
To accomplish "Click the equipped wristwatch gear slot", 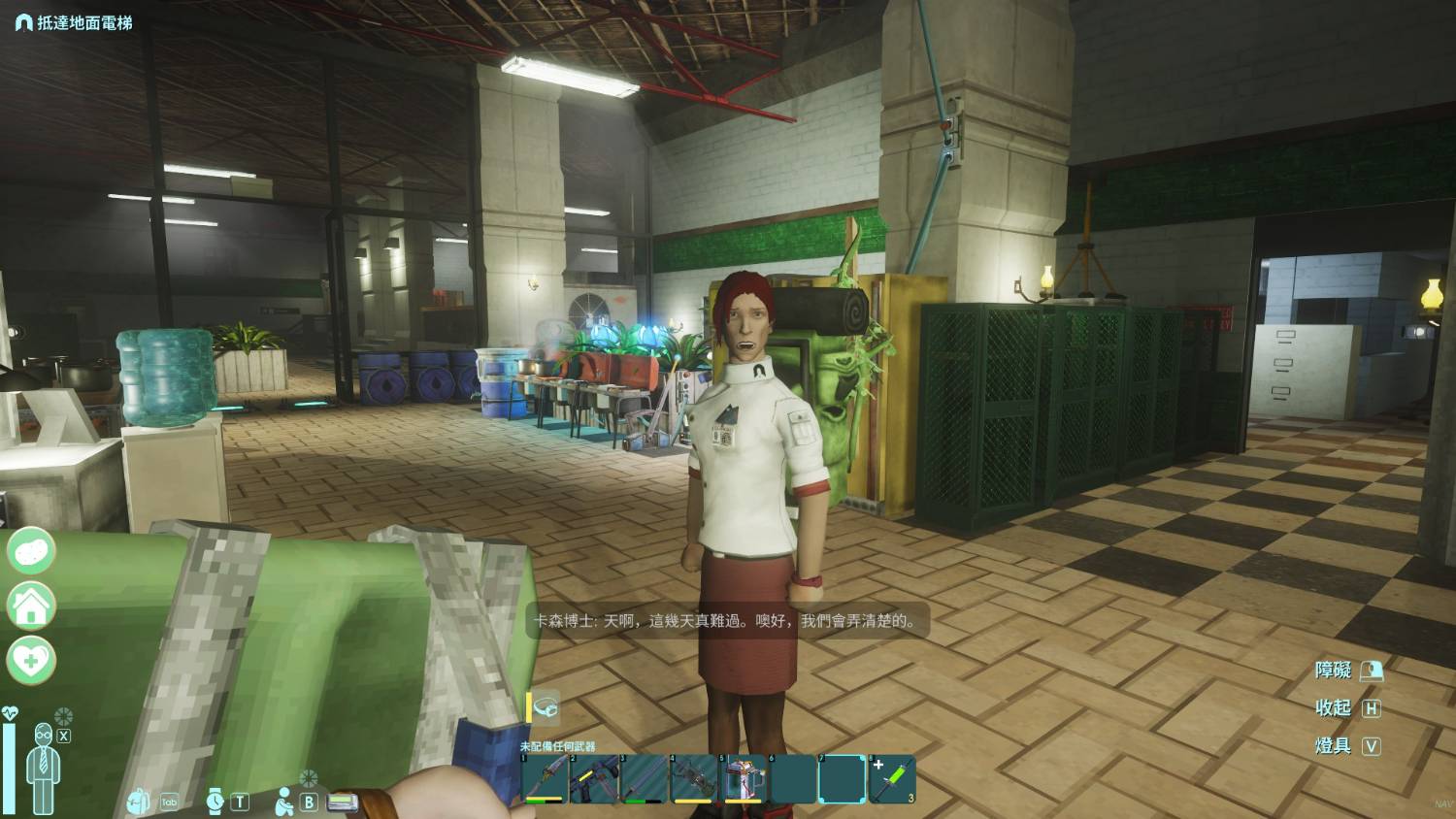I will pos(545,707).
